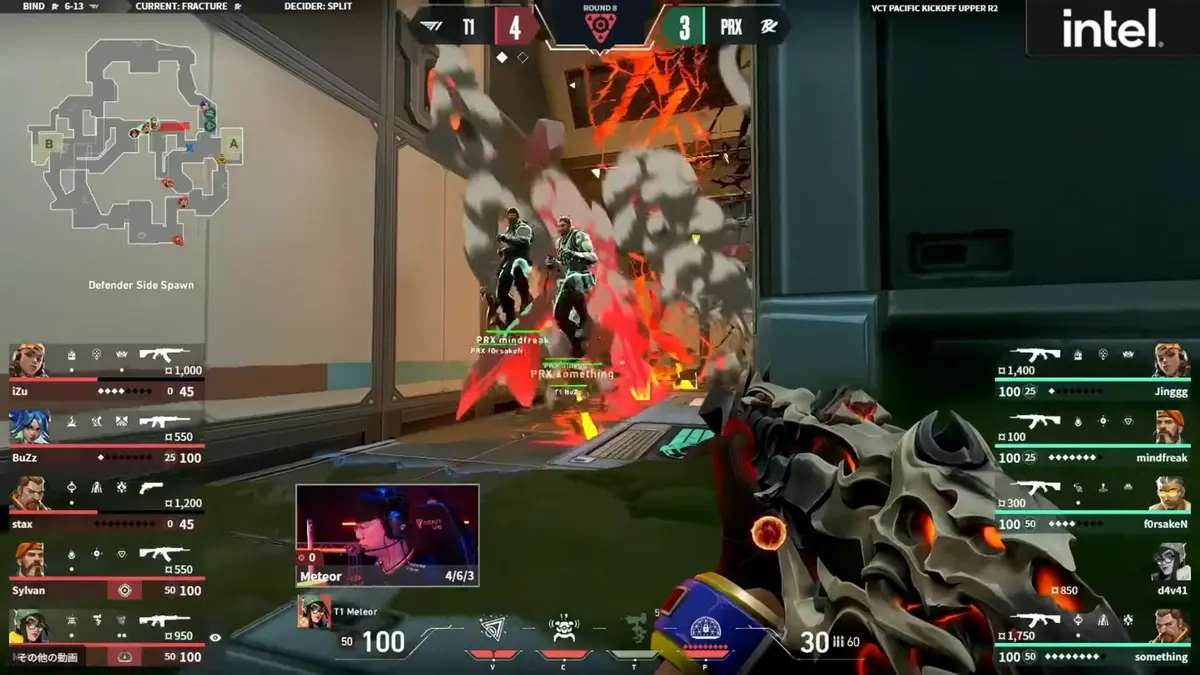Image resolution: width=1200 pixels, height=675 pixels.
Task: Select BuZz's Jett portrait
Action: click(29, 427)
